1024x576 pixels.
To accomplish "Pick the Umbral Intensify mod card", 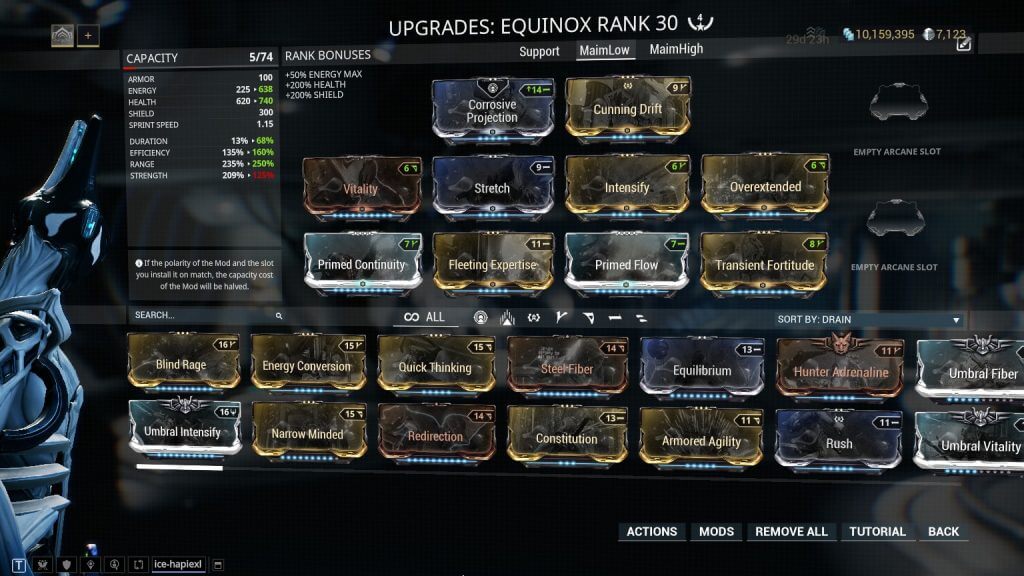I will tap(182, 432).
